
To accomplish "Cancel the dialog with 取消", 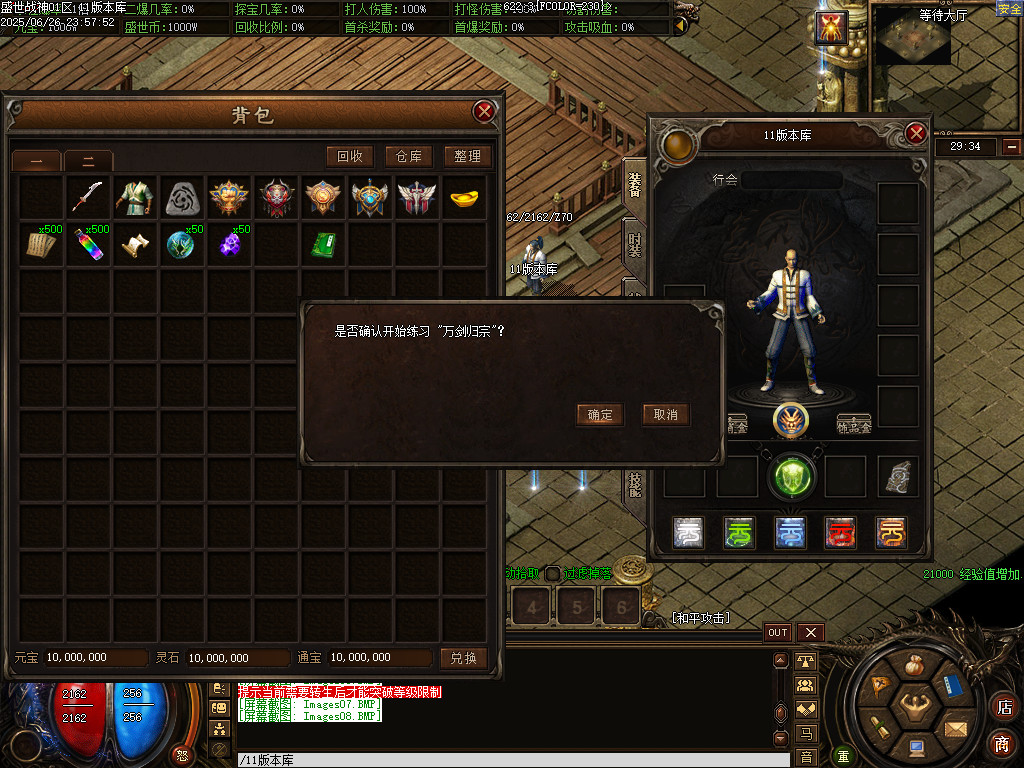I will (665, 415).
